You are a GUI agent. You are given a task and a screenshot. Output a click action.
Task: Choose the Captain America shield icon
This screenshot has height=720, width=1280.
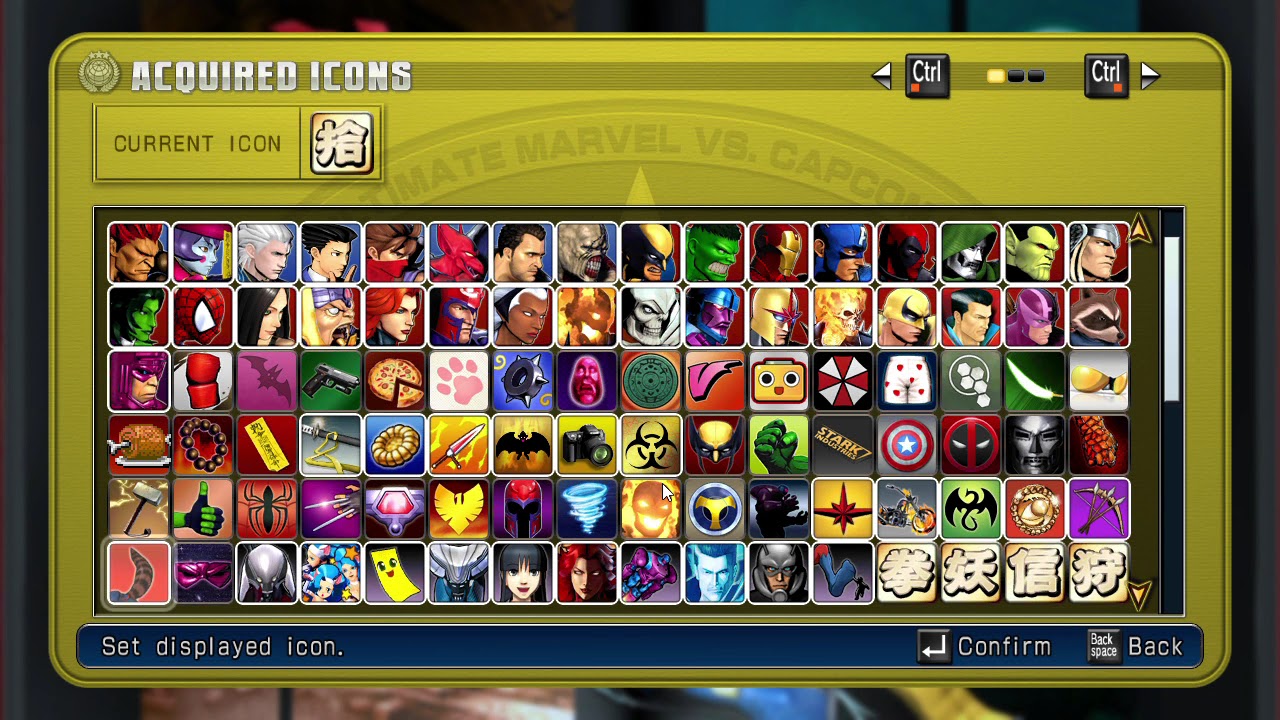(x=907, y=444)
